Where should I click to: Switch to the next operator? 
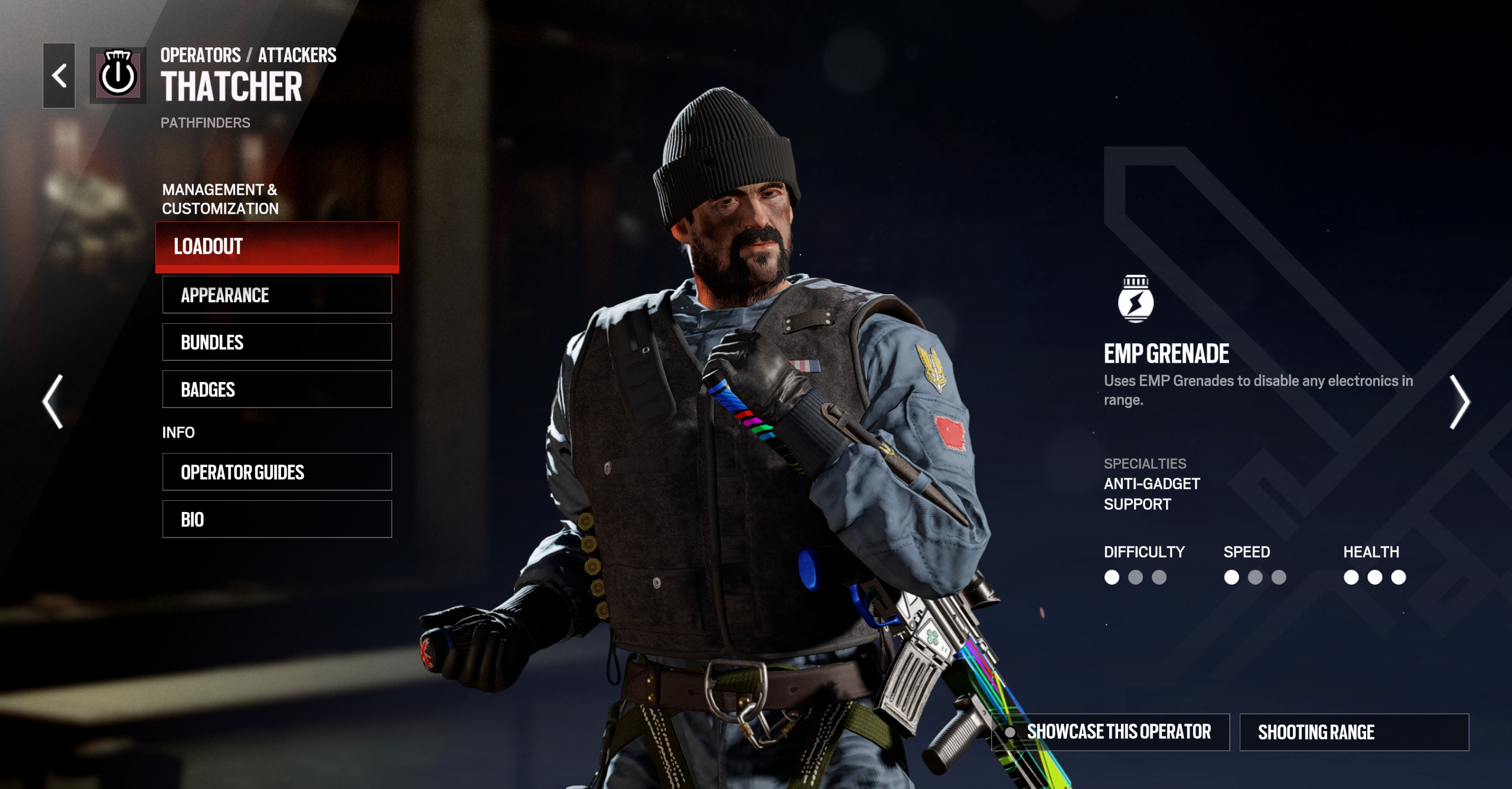pyautogui.click(x=1459, y=402)
